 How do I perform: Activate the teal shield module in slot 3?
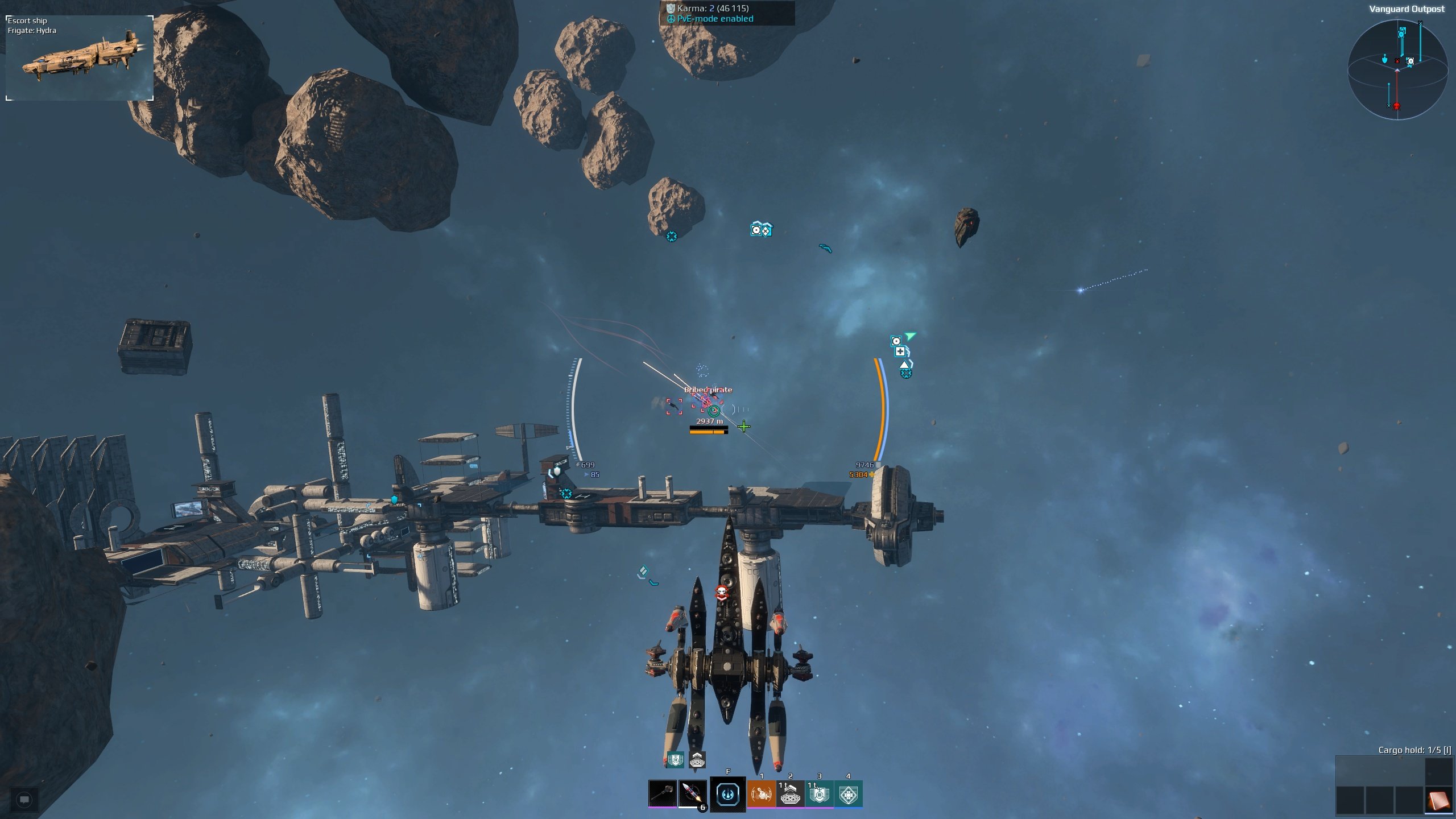click(x=819, y=793)
